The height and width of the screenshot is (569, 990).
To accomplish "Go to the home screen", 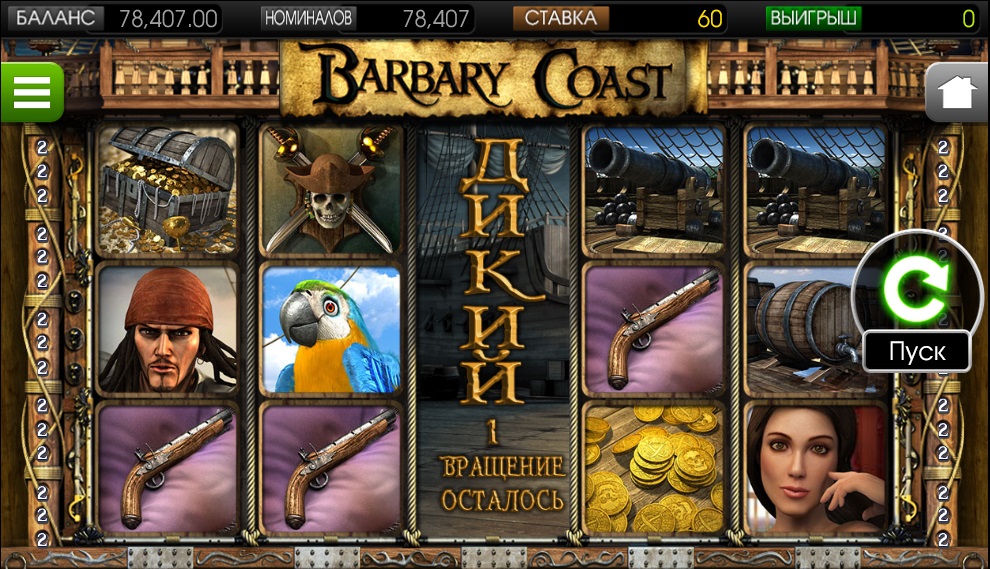I will [957, 93].
